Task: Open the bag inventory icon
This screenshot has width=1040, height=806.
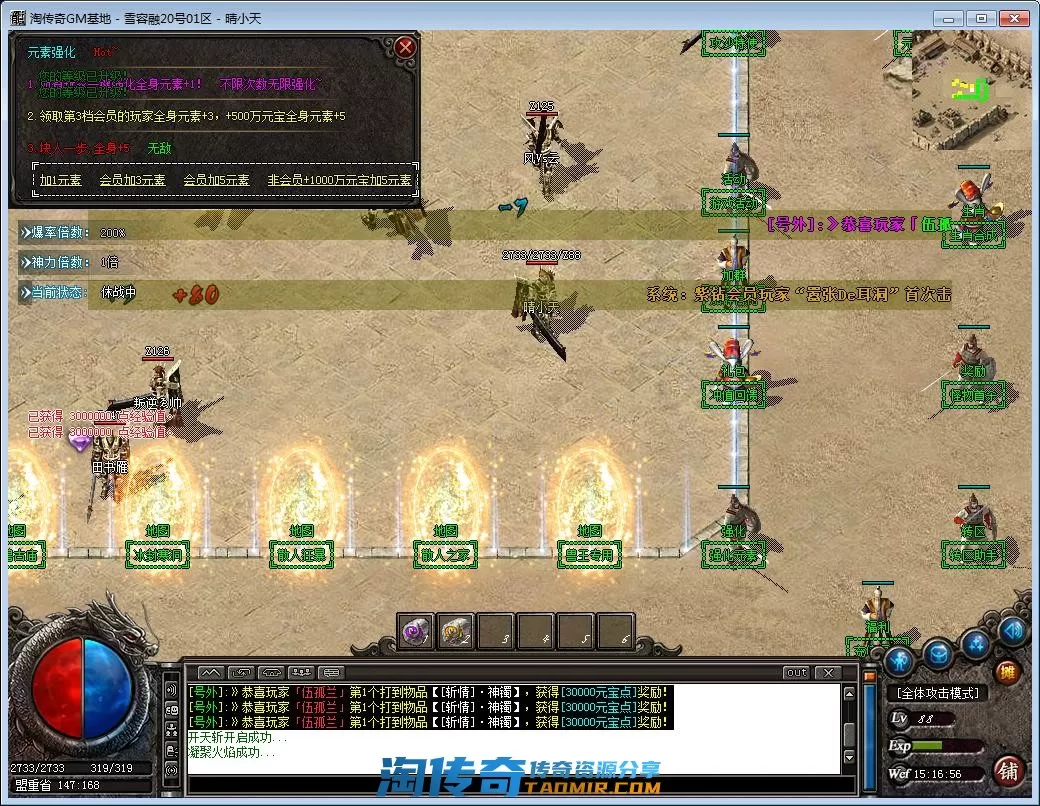Action: pyautogui.click(x=937, y=655)
